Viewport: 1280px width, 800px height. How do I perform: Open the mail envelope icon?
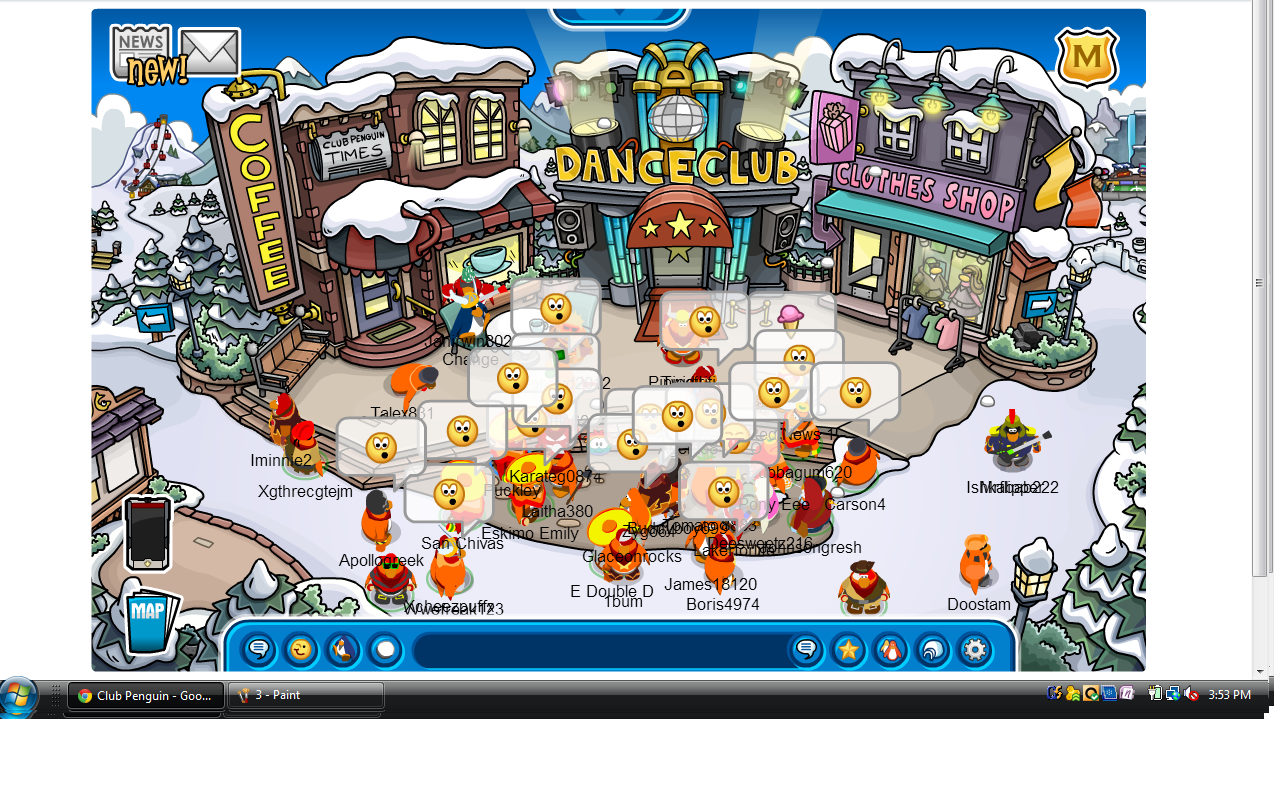tap(209, 51)
